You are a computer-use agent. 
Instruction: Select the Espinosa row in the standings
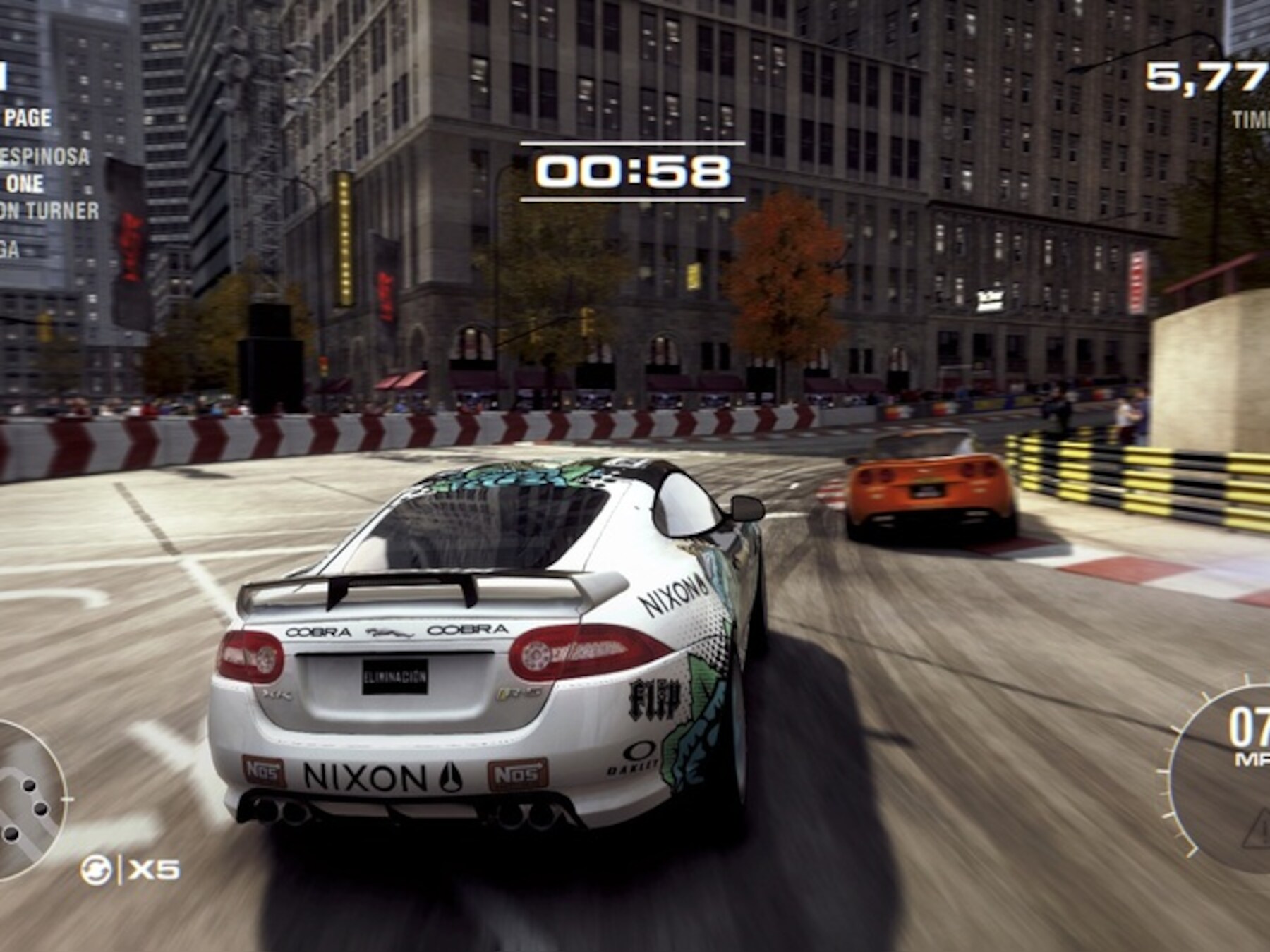pos(45,156)
